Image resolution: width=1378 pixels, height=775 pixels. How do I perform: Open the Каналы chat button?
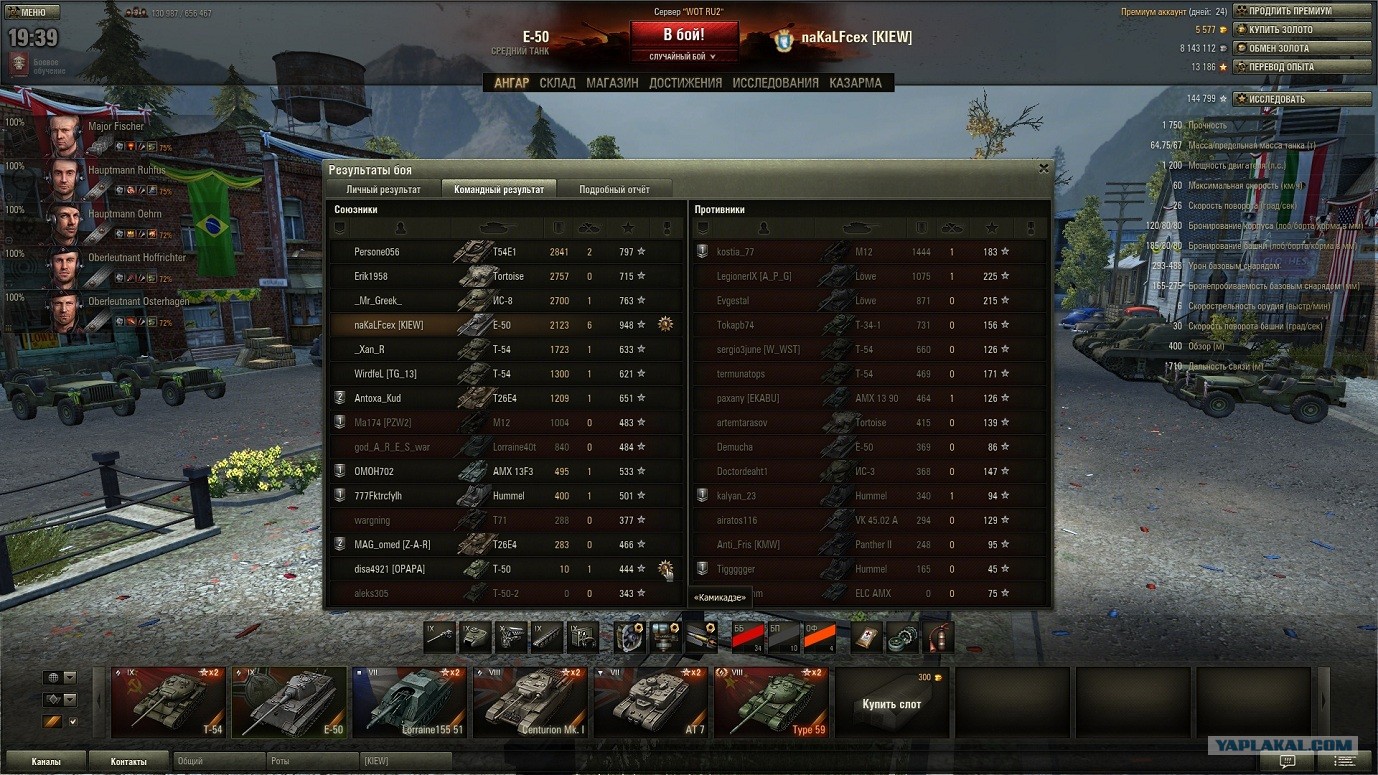(x=46, y=762)
